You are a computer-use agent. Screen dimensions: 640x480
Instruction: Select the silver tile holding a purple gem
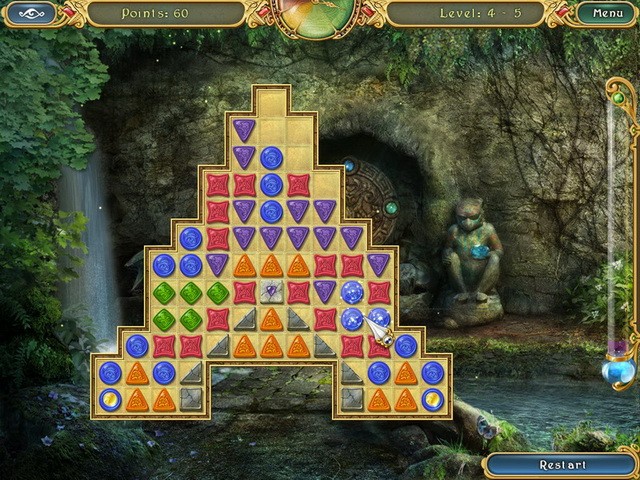pyautogui.click(x=272, y=292)
